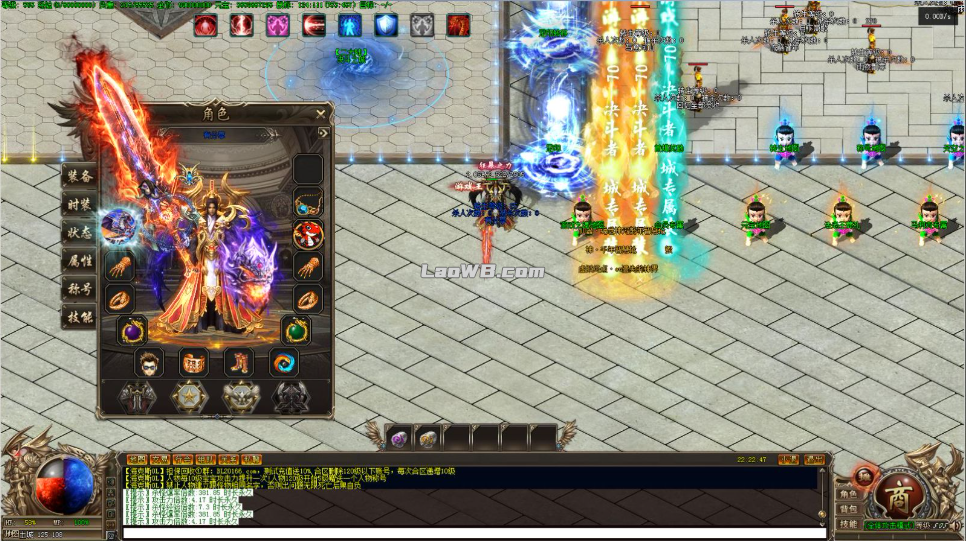Select the boots equipment slot
This screenshot has height=541, width=967.
(x=239, y=362)
